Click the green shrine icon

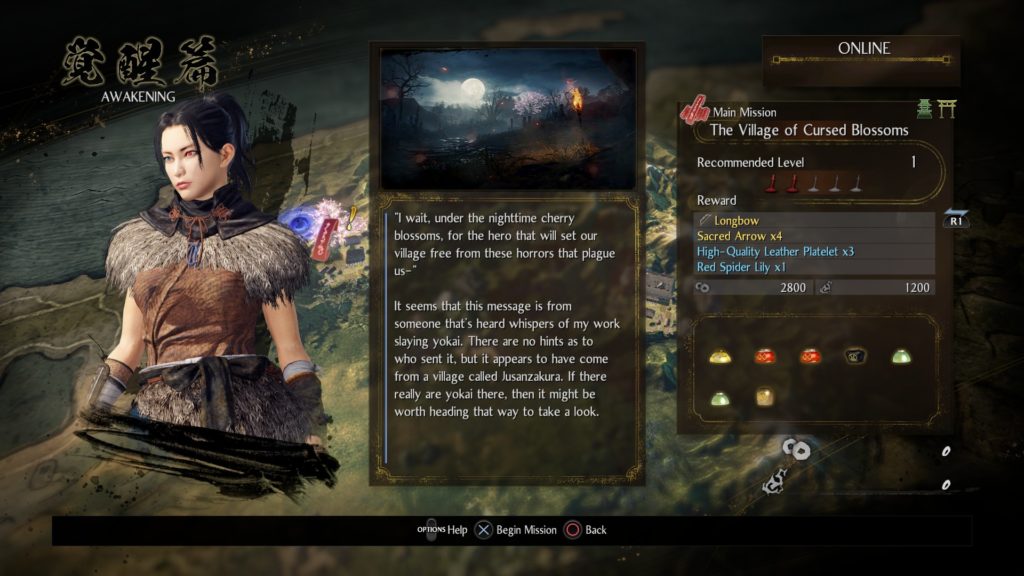pyautogui.click(x=925, y=110)
